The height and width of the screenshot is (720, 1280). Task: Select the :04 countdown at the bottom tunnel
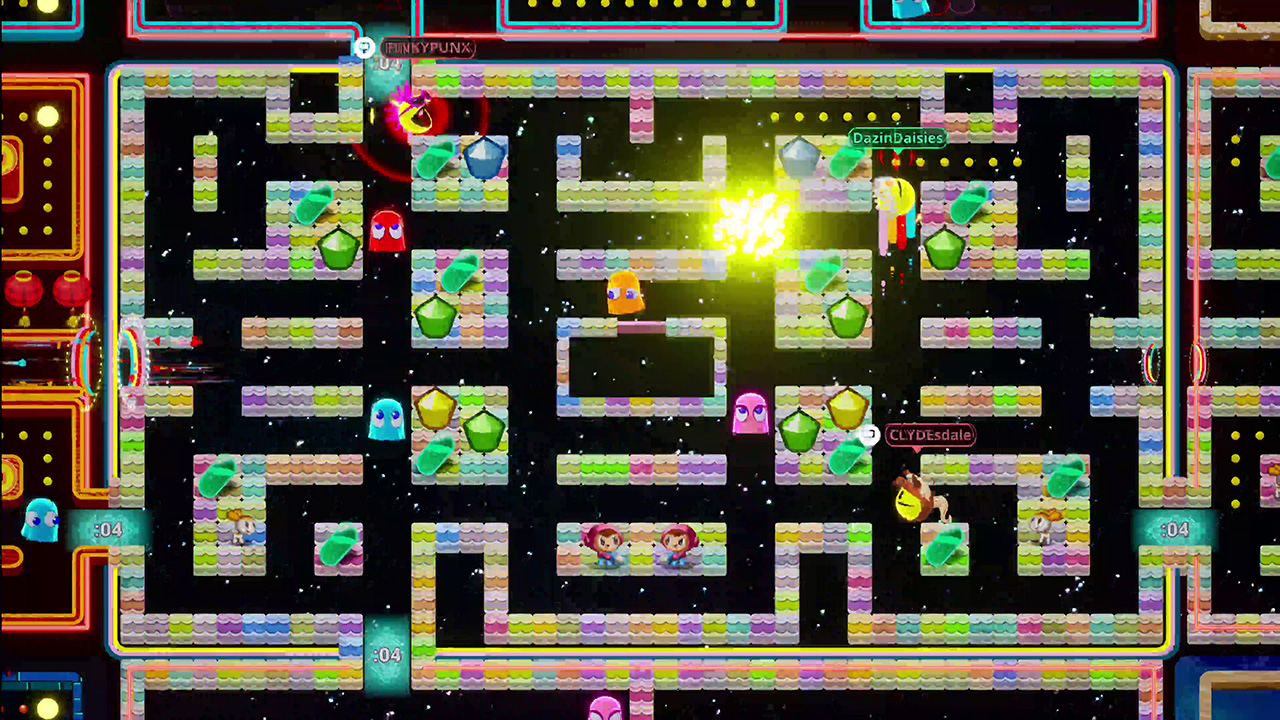click(388, 655)
